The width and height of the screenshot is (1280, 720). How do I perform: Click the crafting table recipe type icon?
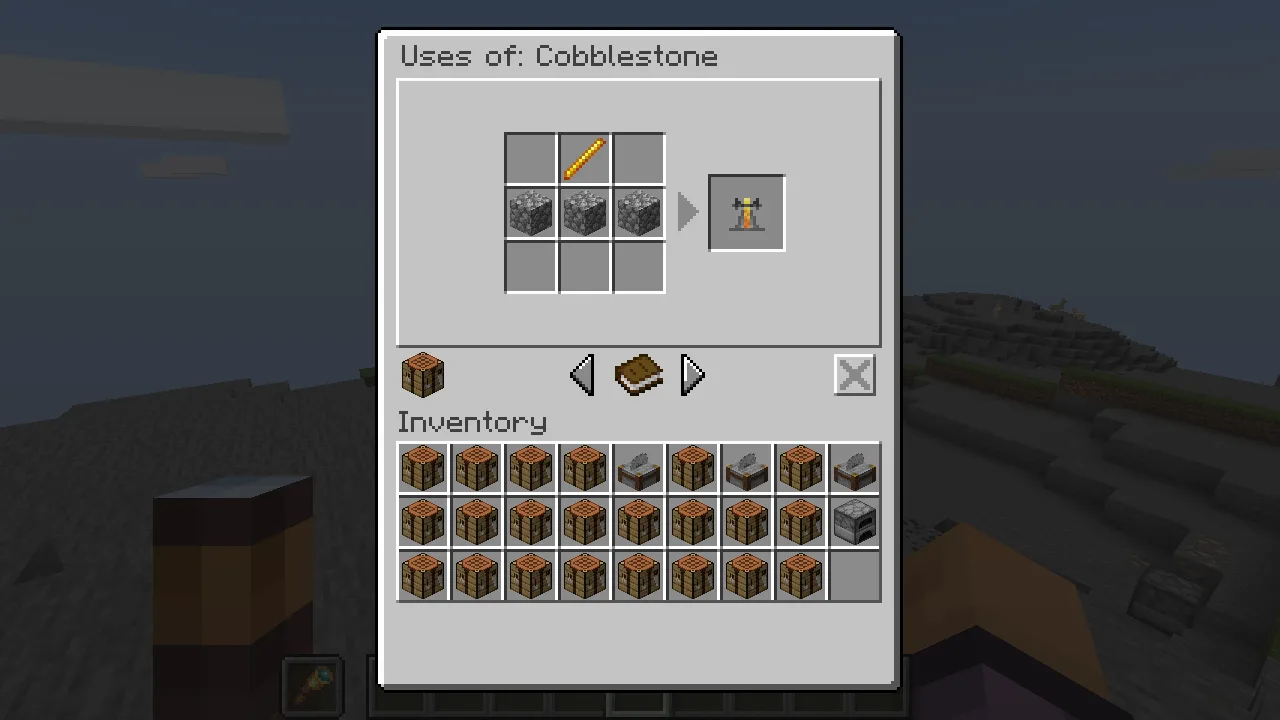tap(422, 375)
